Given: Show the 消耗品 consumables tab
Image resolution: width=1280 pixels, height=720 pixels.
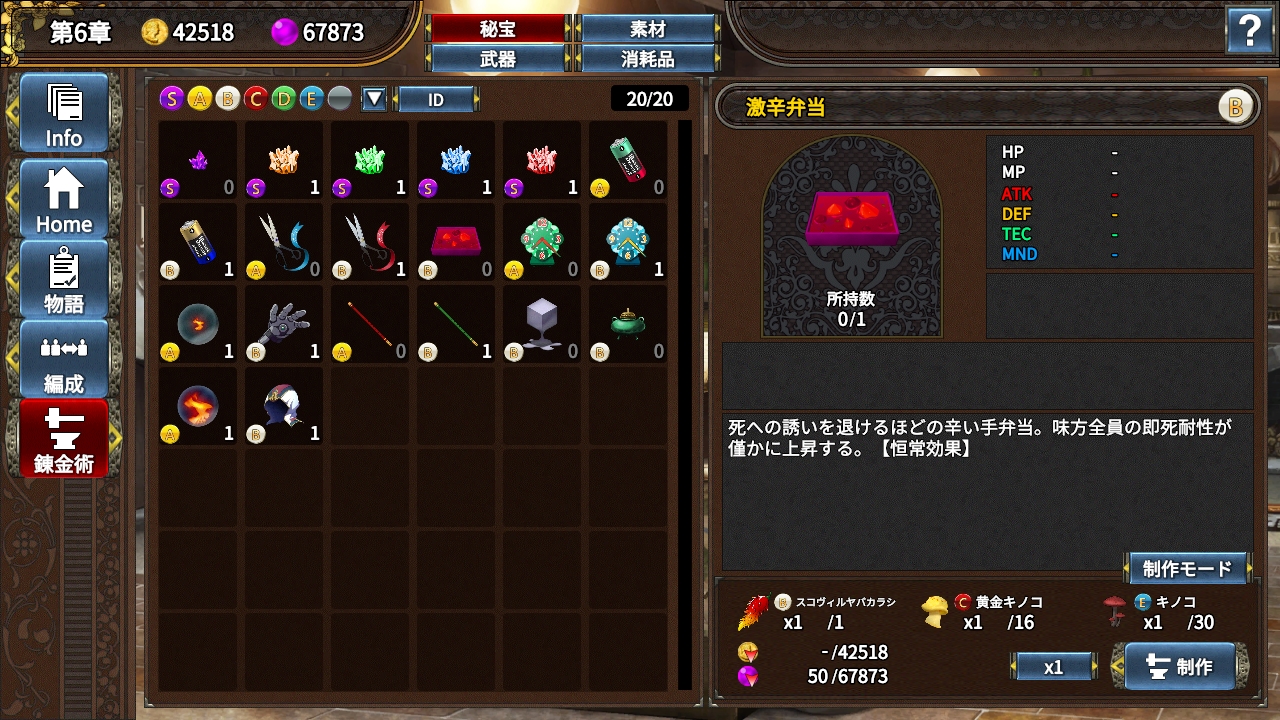Looking at the screenshot, I should click(x=648, y=59).
